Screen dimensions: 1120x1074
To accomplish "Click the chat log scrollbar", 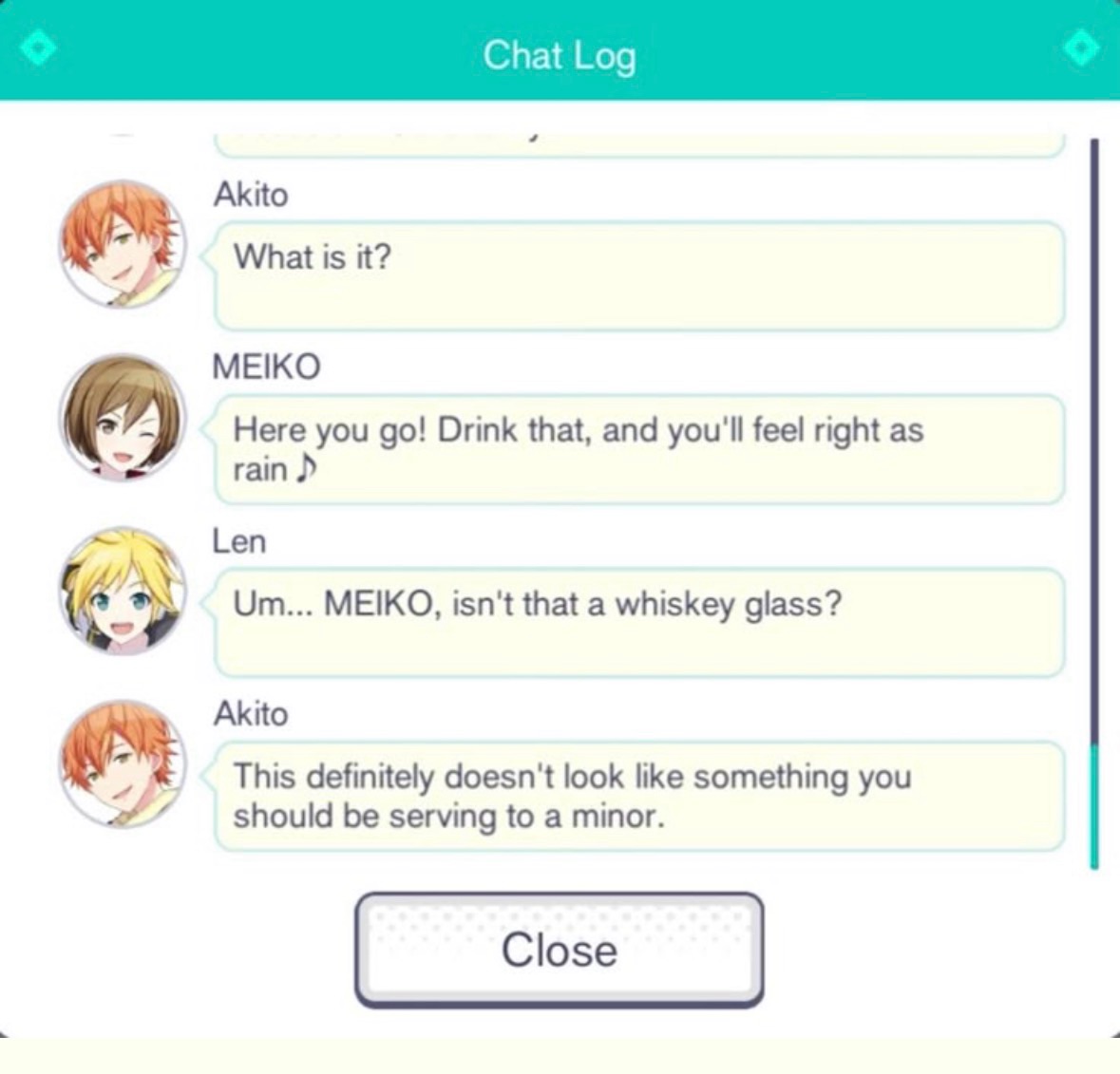I will pyautogui.click(x=1094, y=503).
